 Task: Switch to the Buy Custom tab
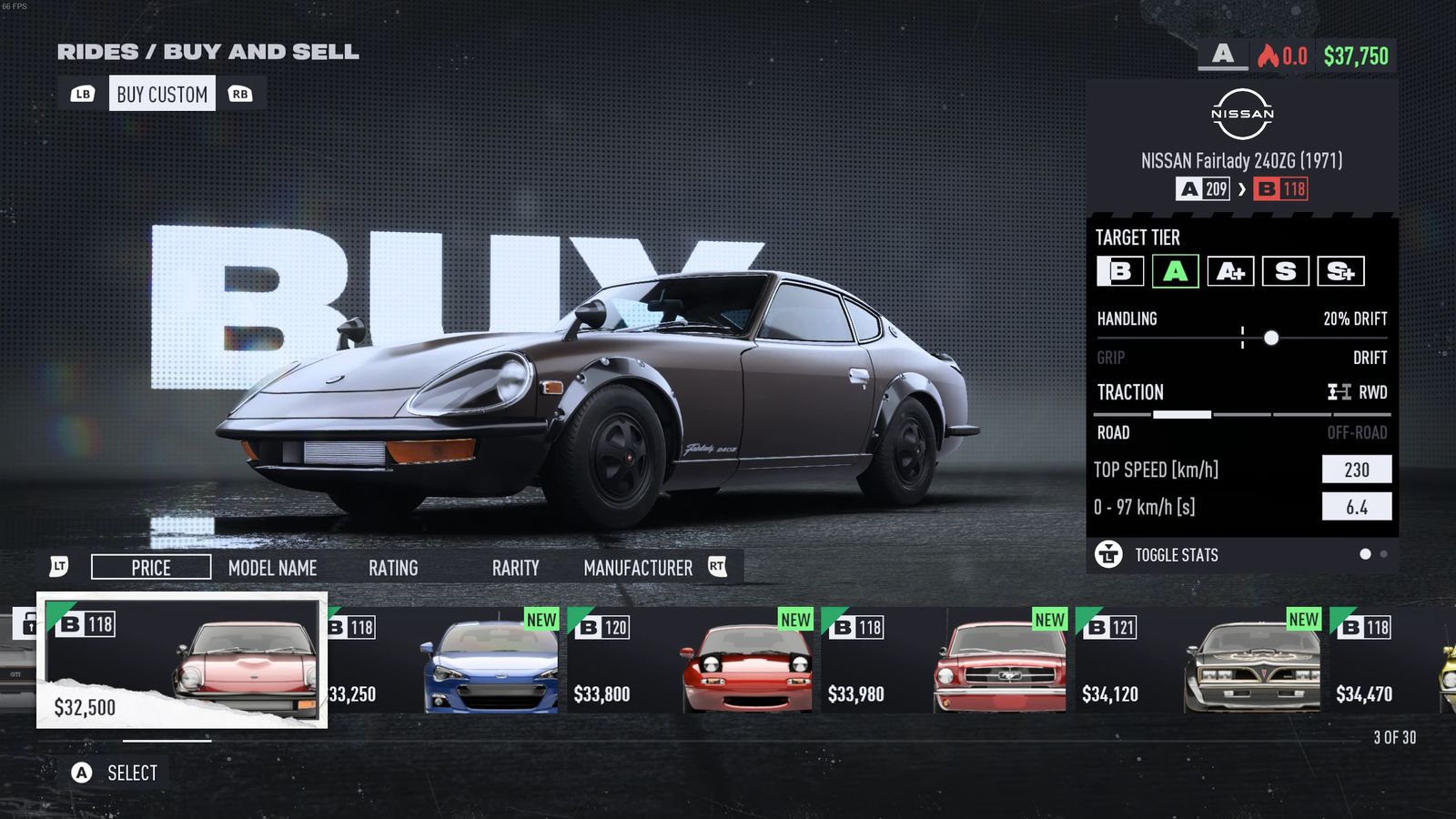(x=162, y=94)
